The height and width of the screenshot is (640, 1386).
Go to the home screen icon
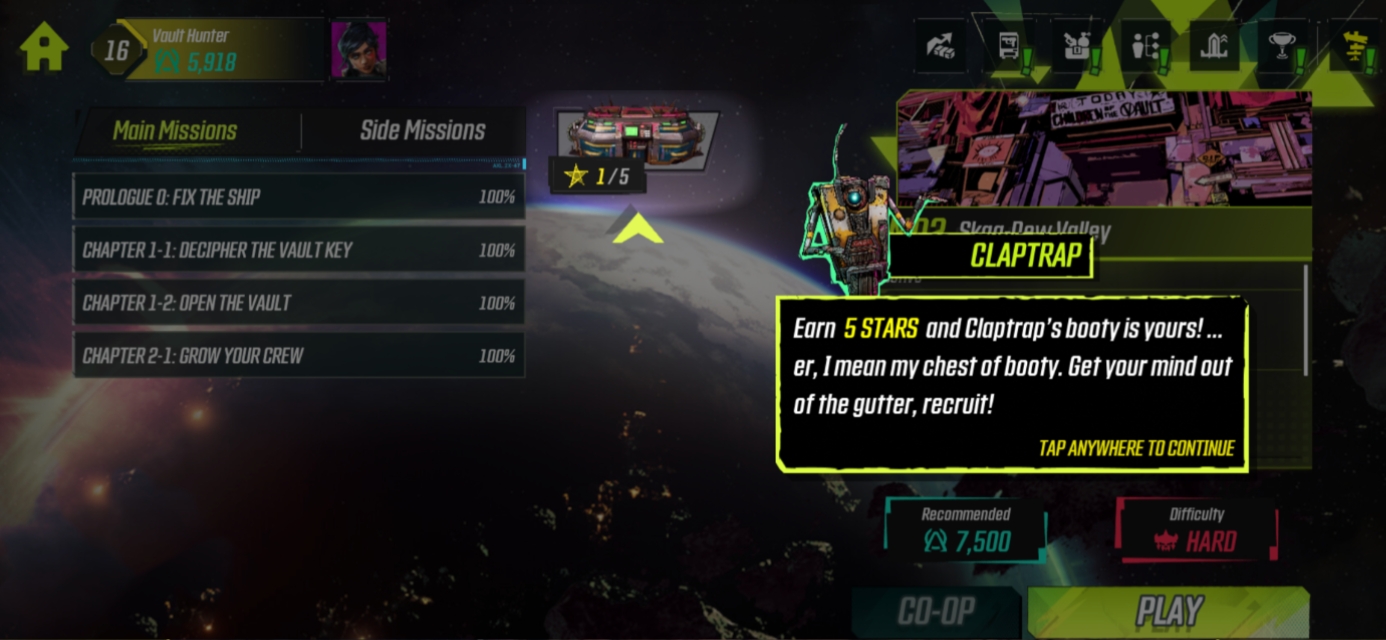coord(44,46)
